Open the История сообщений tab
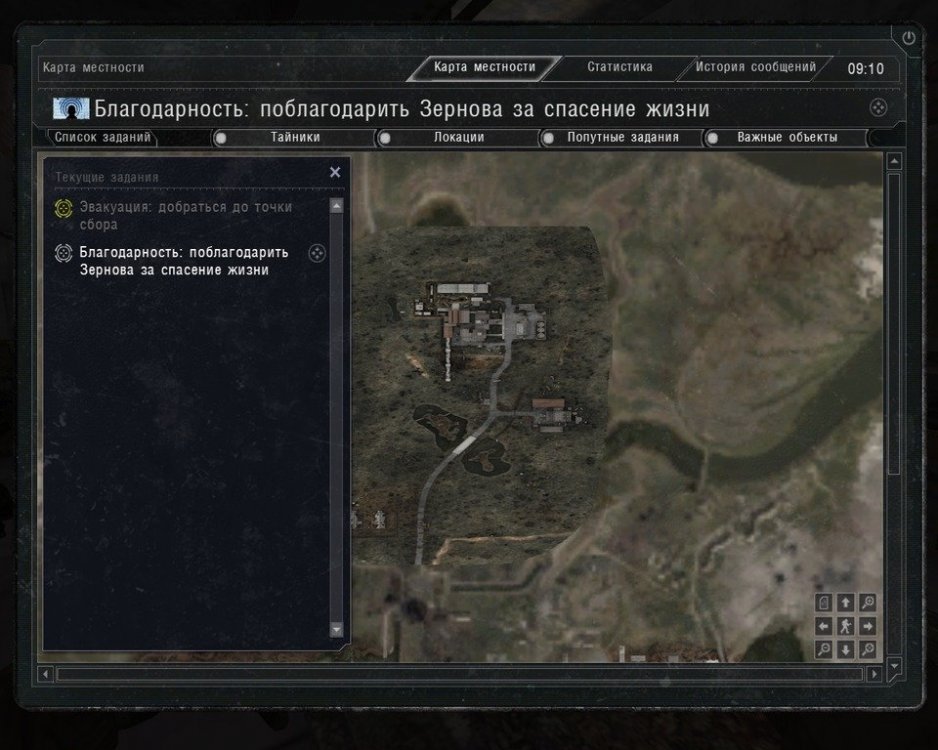 coord(756,68)
